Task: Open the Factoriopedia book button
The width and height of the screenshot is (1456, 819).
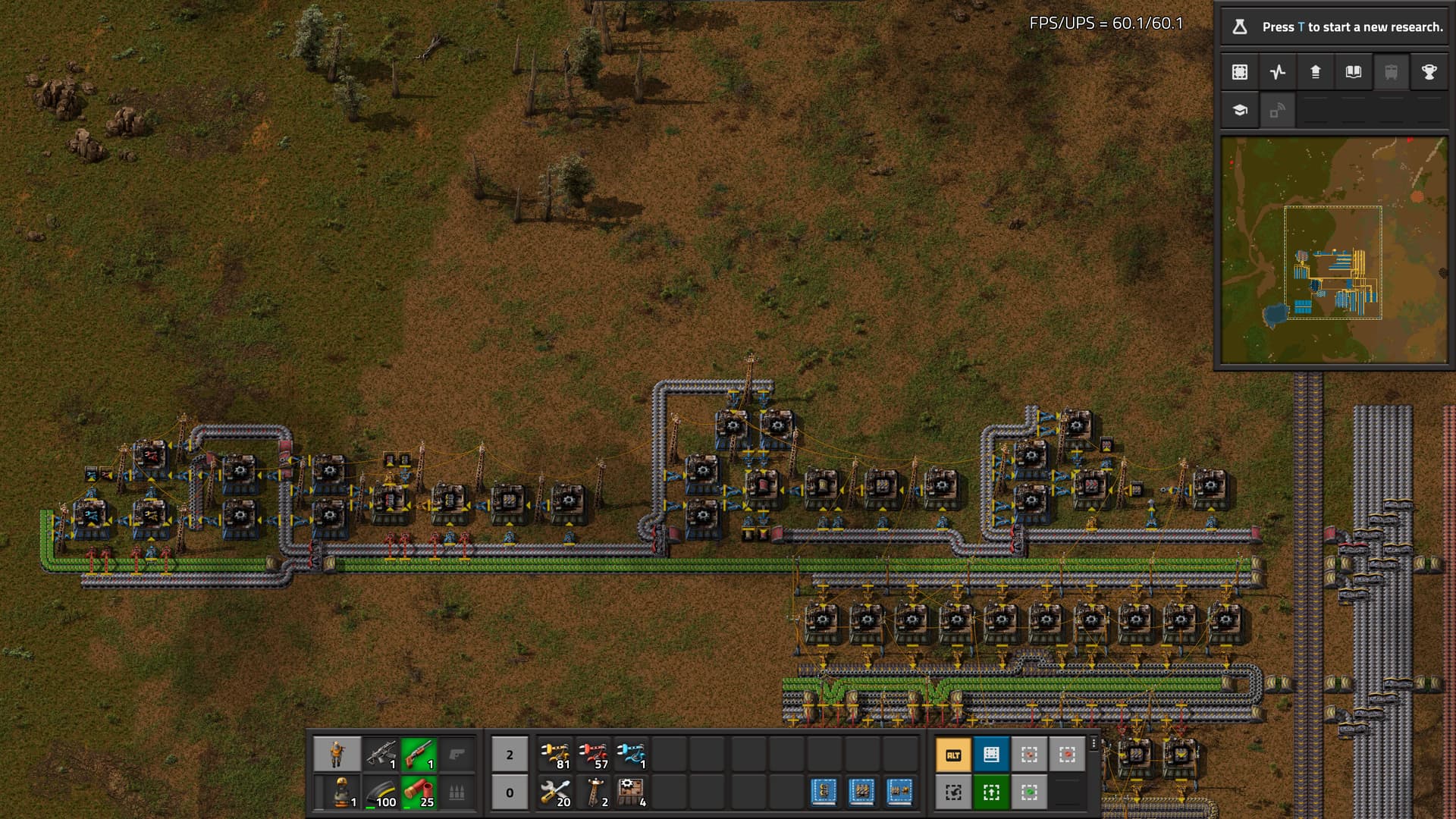Action: (1354, 72)
